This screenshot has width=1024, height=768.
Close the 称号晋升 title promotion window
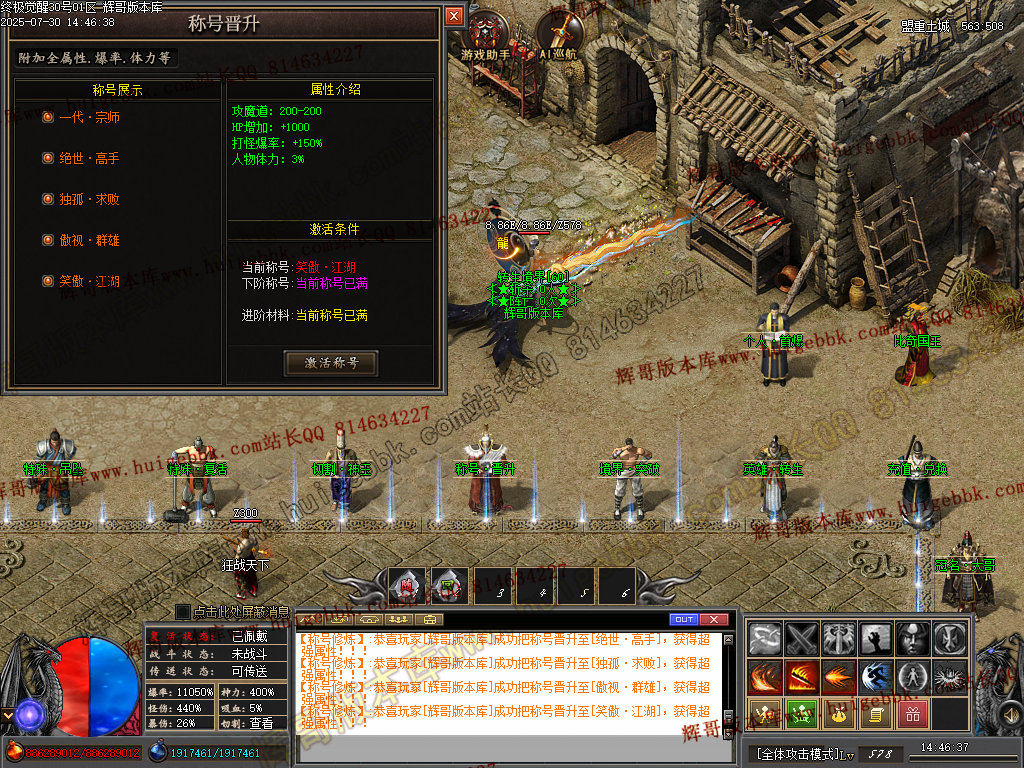(x=454, y=16)
